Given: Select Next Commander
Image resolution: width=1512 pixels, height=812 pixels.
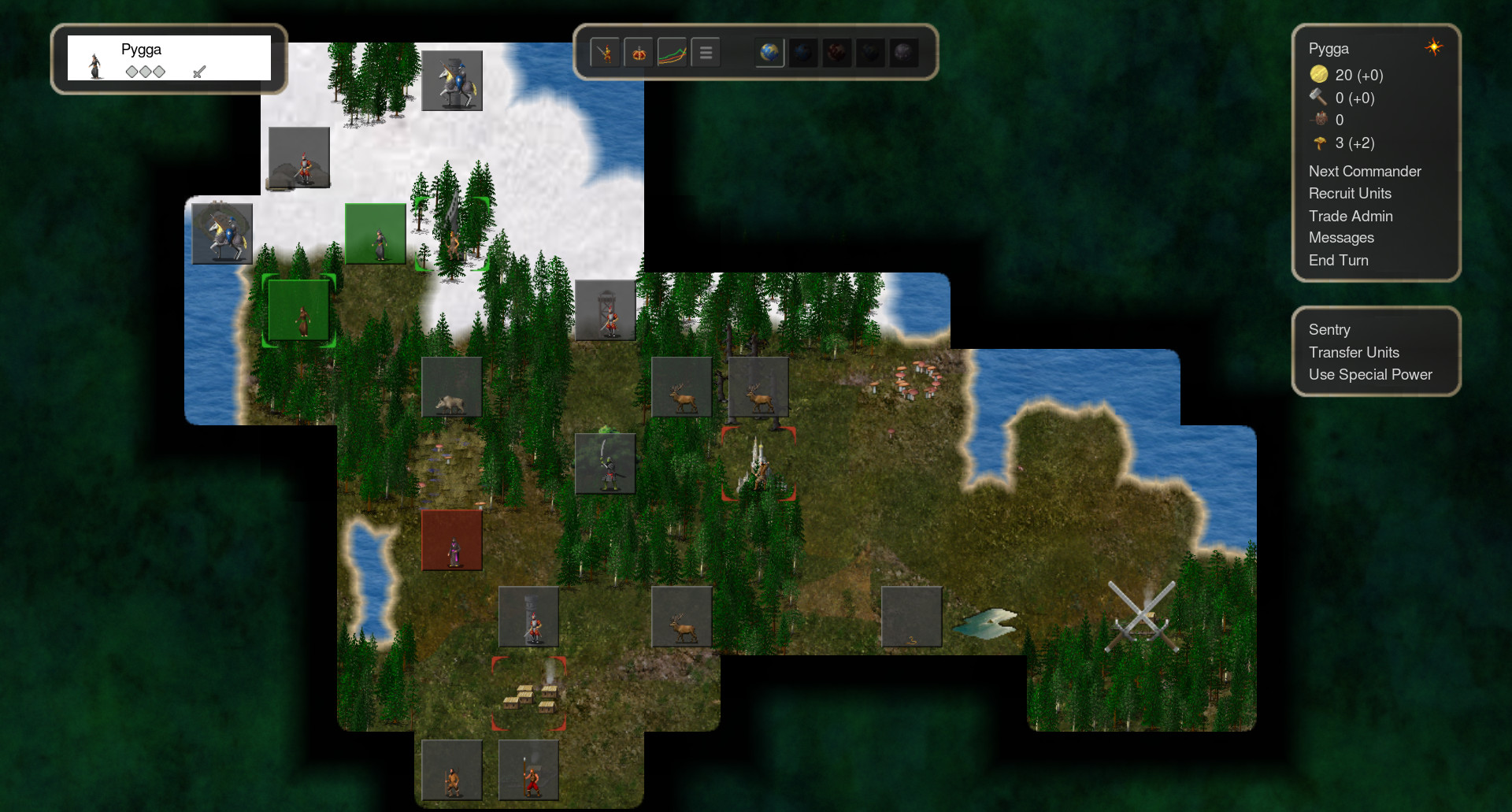Looking at the screenshot, I should pos(1365,171).
